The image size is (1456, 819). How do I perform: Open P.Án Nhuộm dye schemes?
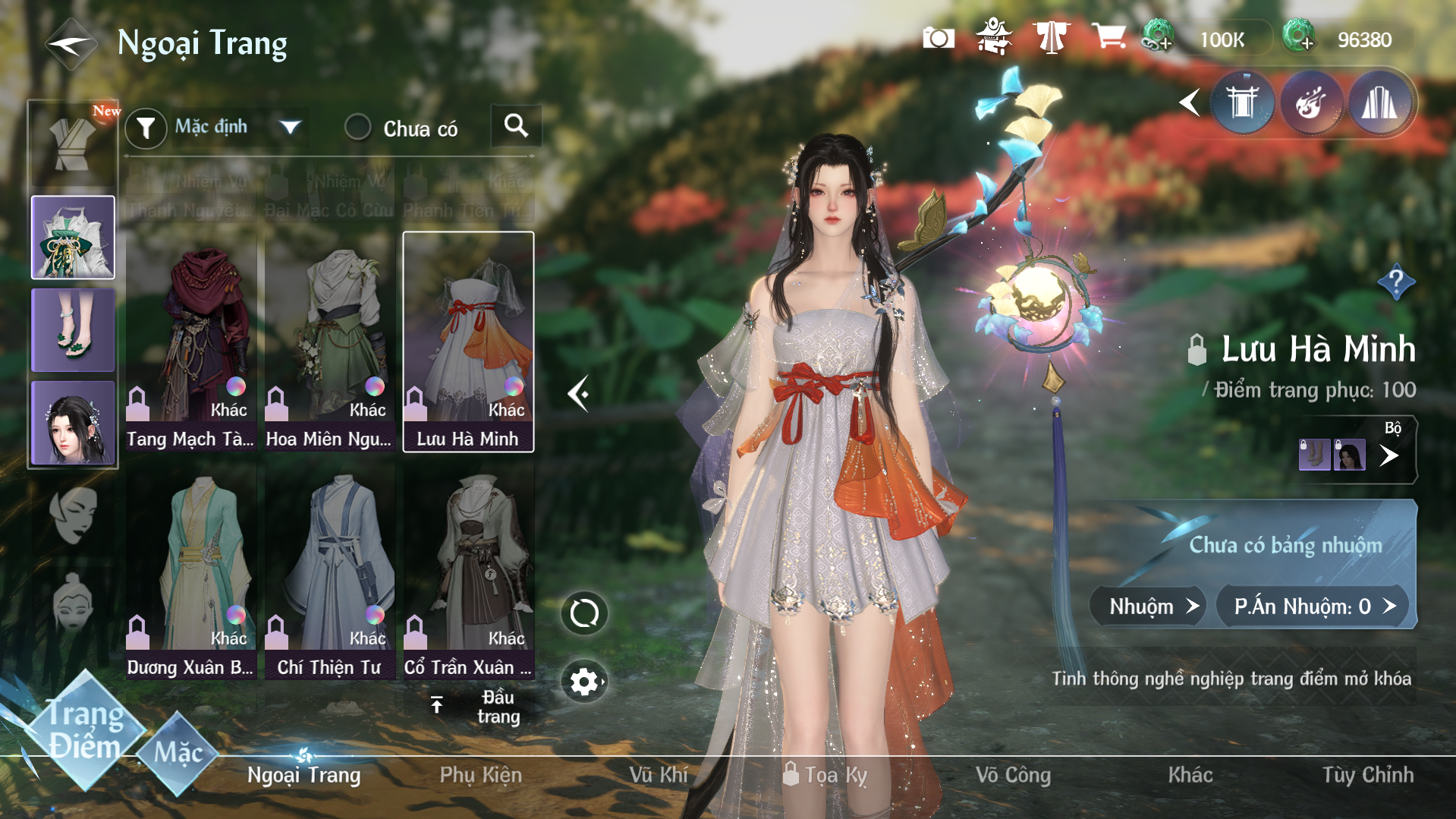1313,606
